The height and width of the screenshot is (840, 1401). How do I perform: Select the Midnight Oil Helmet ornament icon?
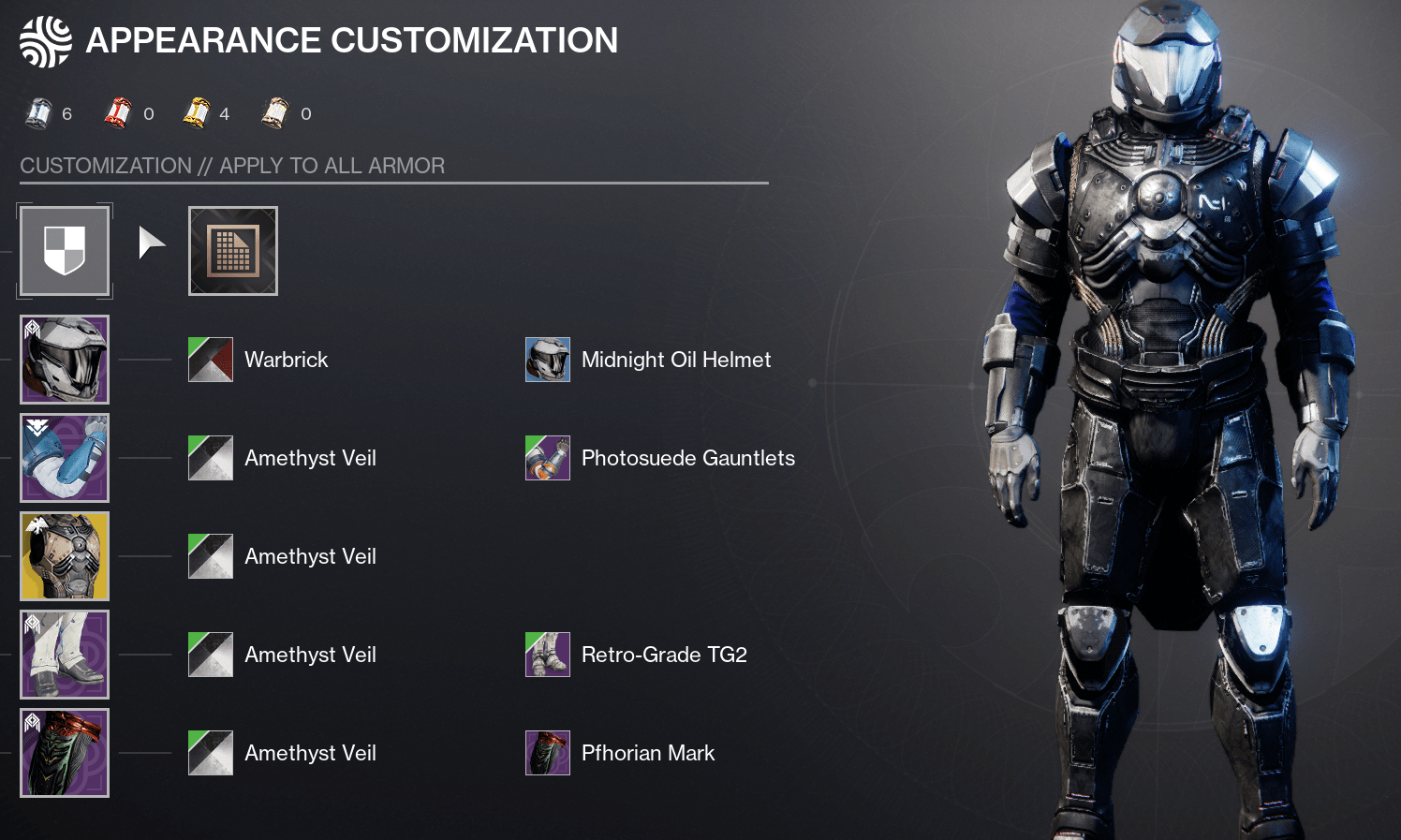click(x=548, y=360)
